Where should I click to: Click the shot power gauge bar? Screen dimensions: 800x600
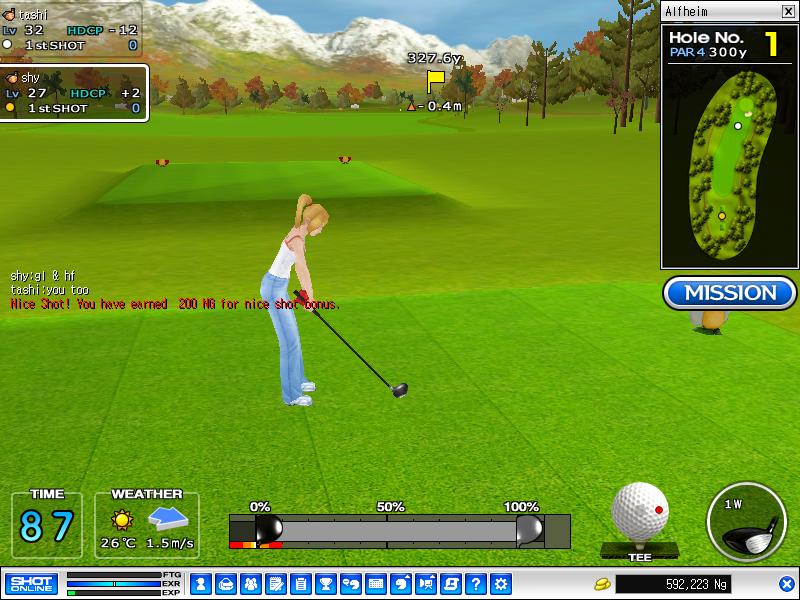(399, 530)
